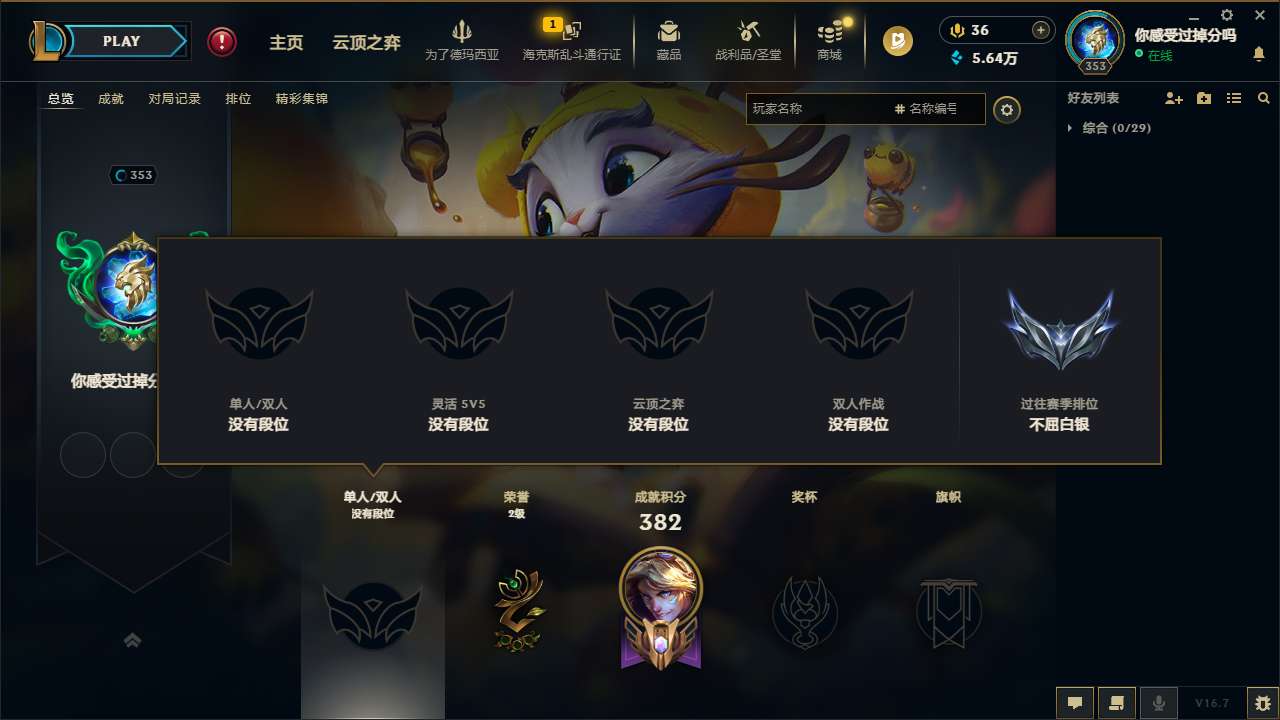Toggle the microphone at bottom right
Viewport: 1280px width, 720px height.
pyautogui.click(x=1159, y=702)
